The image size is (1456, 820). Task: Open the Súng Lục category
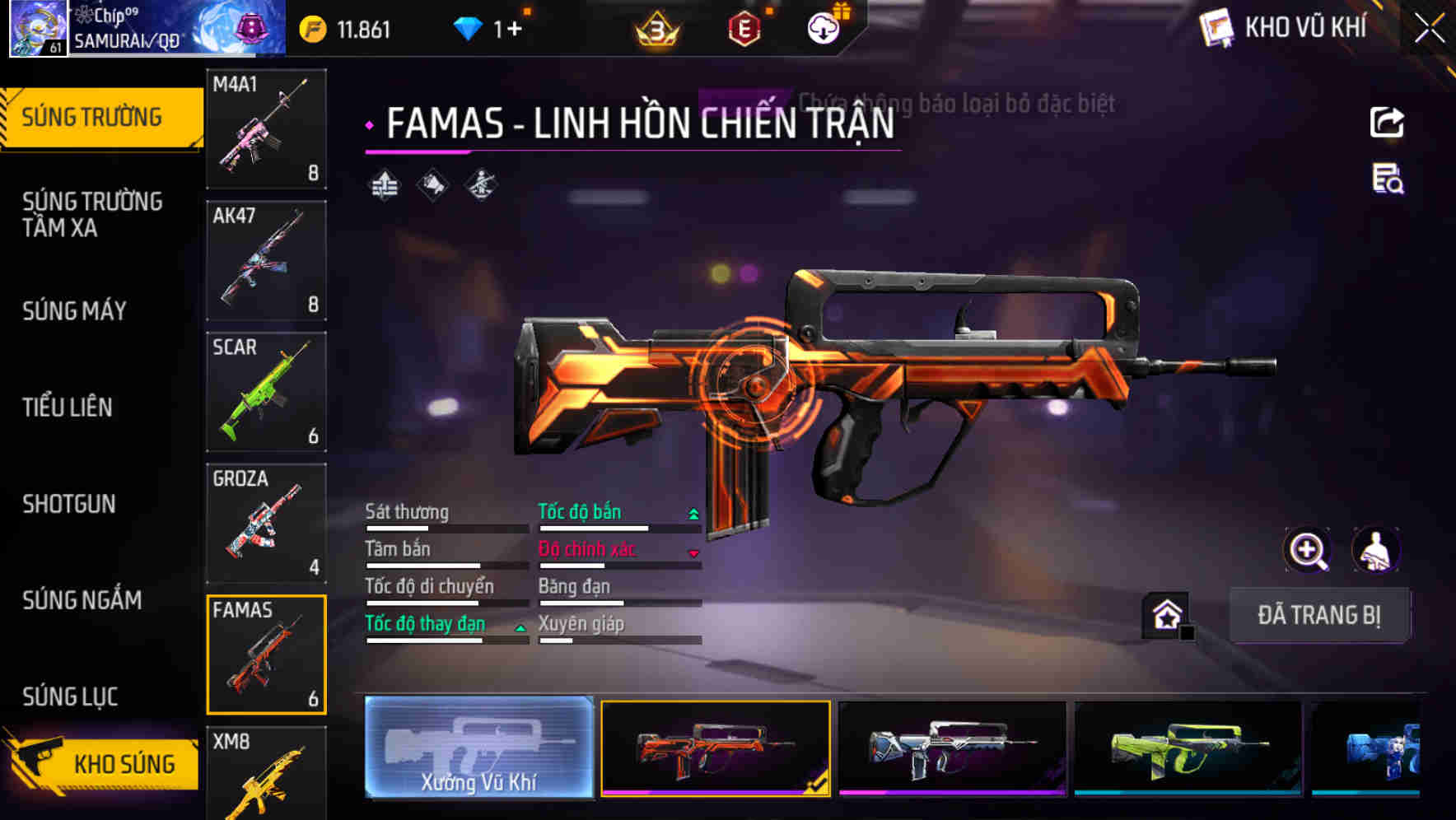click(70, 697)
